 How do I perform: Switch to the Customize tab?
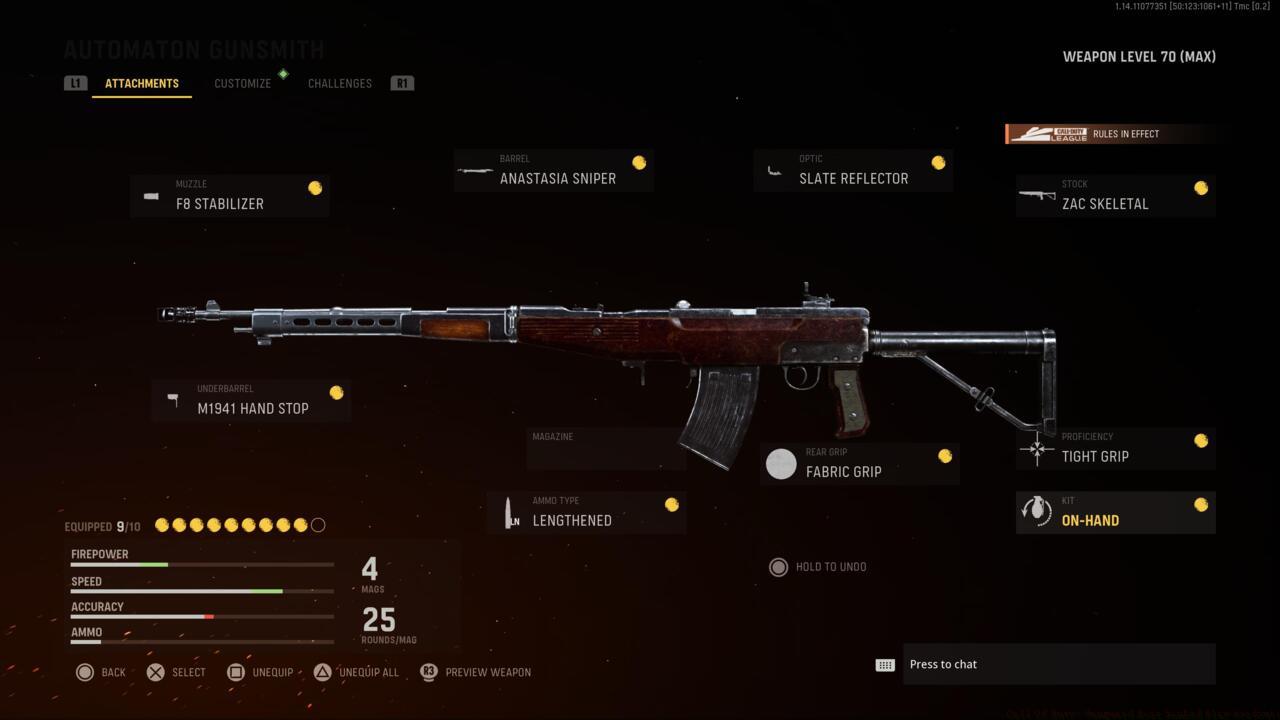[x=242, y=83]
